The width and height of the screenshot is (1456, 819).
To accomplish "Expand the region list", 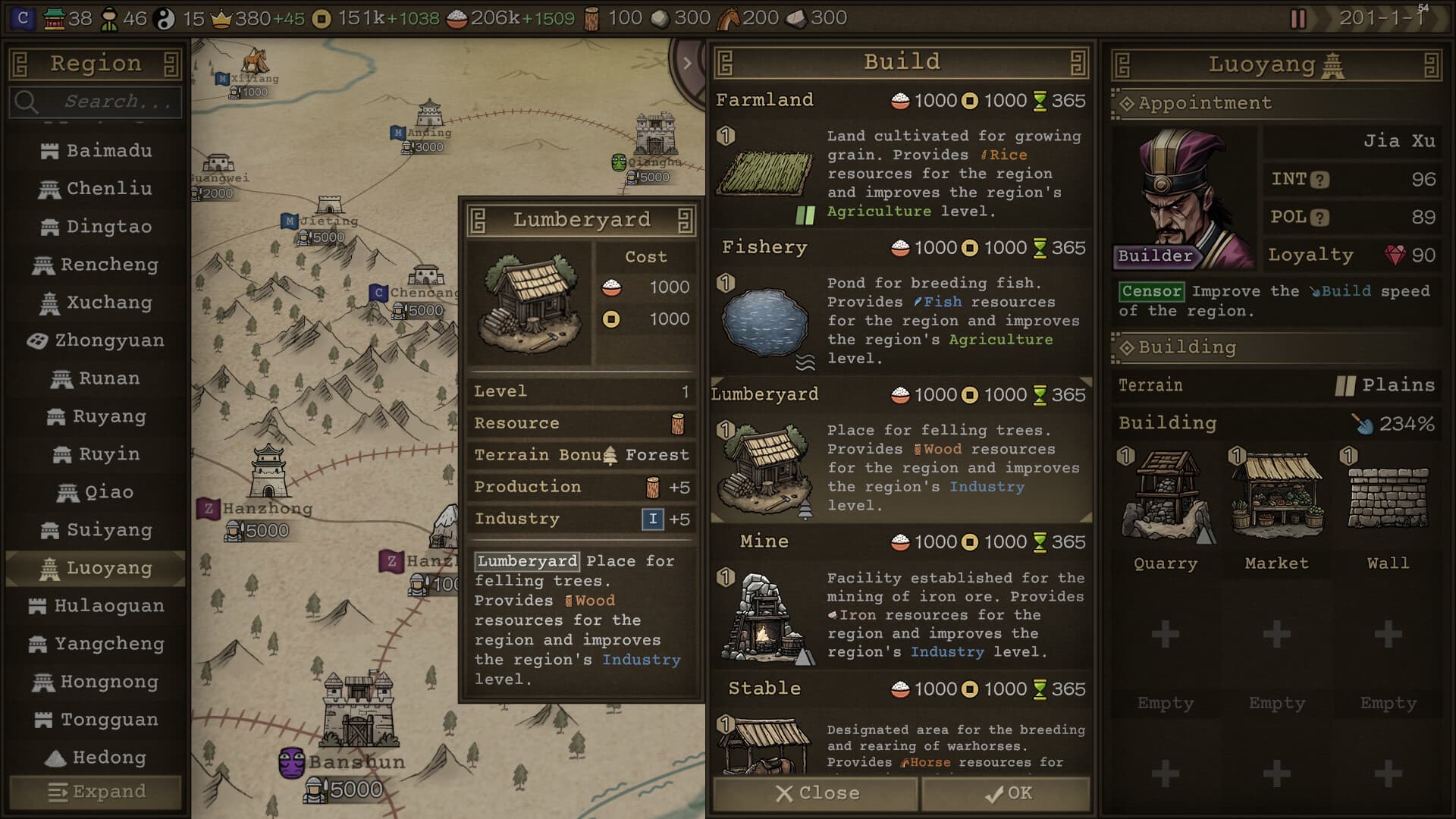I will pyautogui.click(x=96, y=792).
